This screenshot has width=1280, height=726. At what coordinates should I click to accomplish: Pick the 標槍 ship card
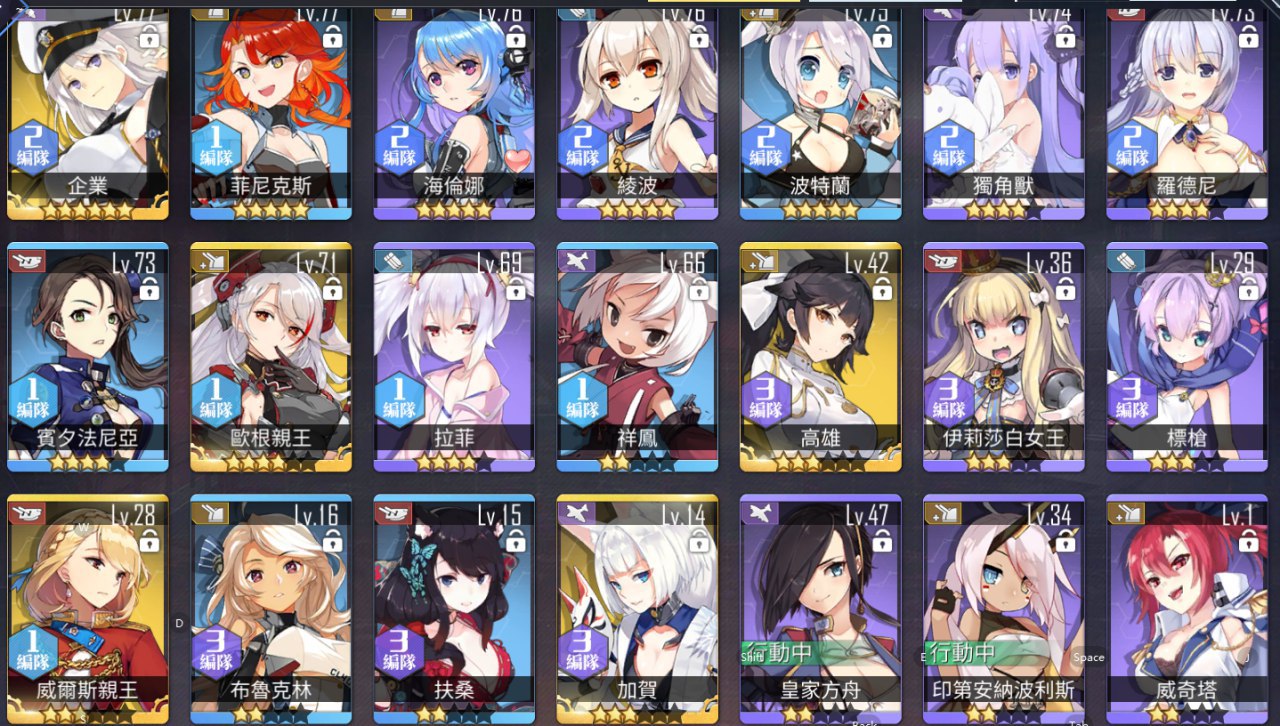1187,355
